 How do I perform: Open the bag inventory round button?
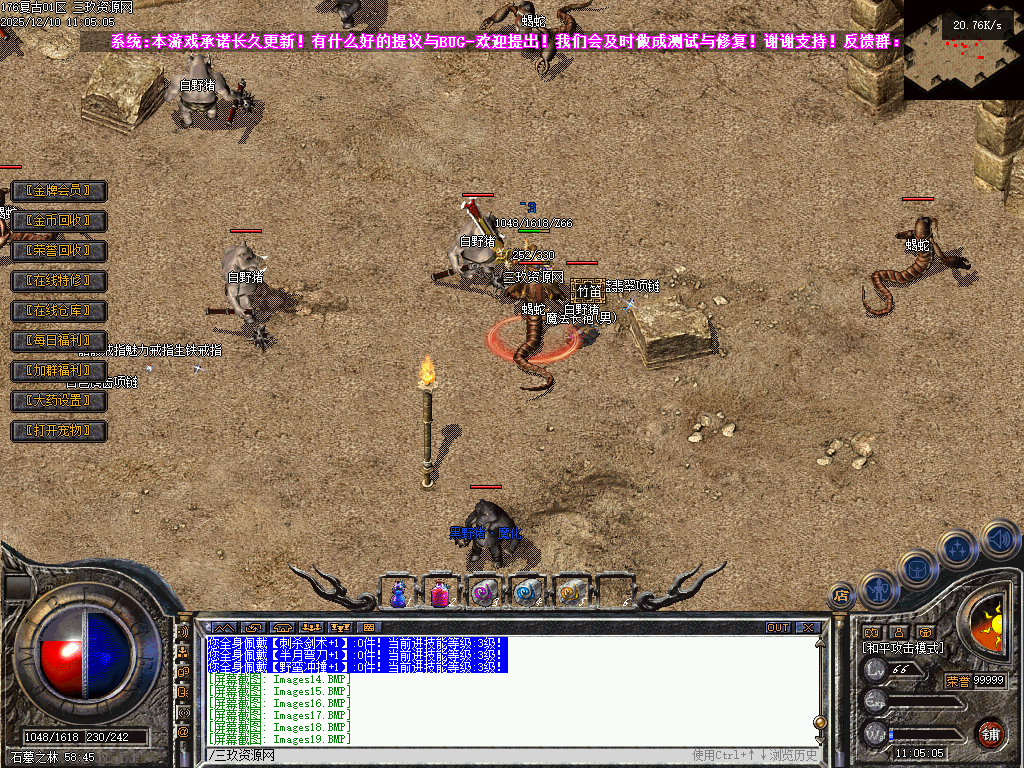click(x=917, y=569)
